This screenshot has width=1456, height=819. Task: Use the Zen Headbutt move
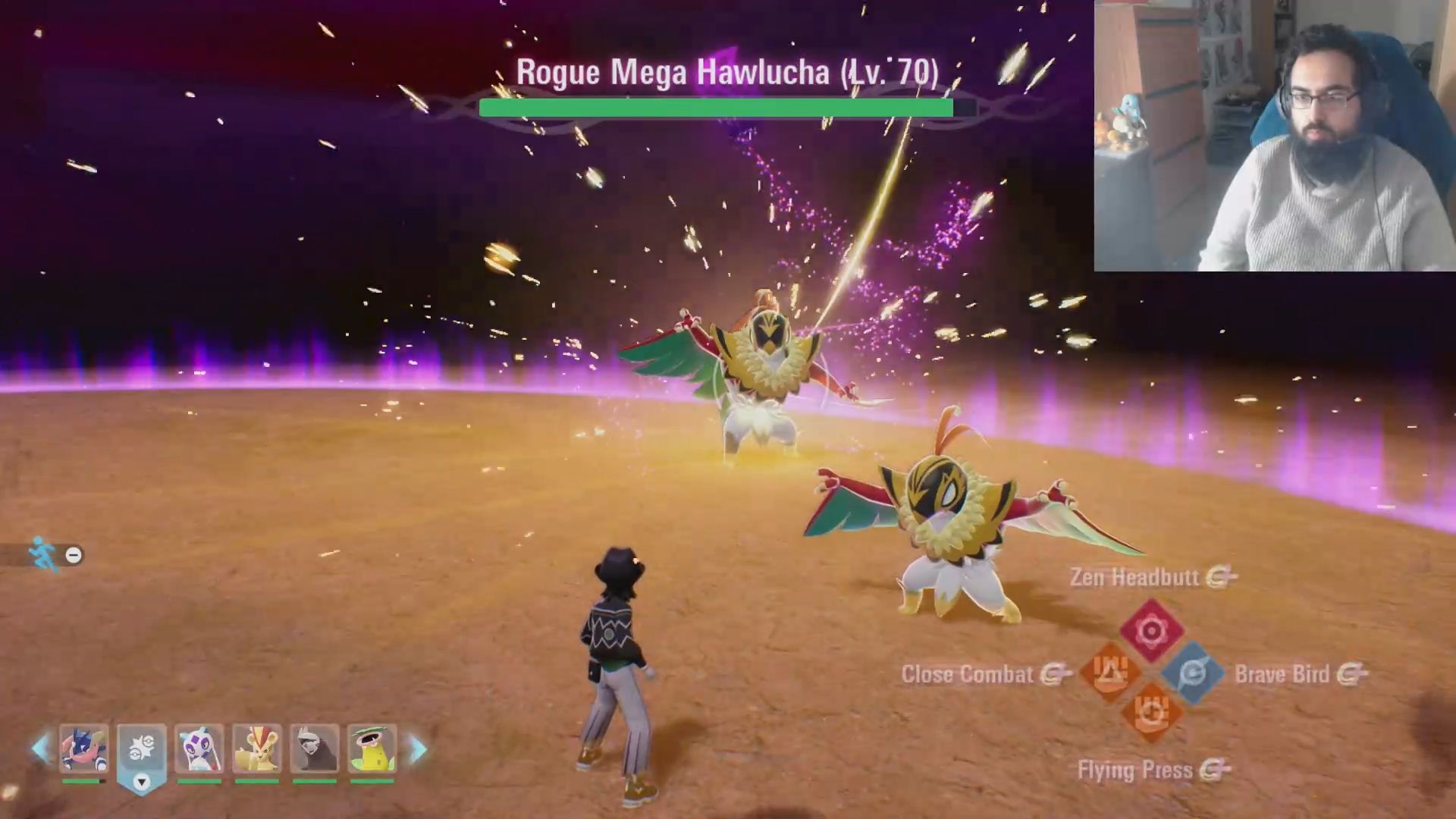(x=1151, y=630)
